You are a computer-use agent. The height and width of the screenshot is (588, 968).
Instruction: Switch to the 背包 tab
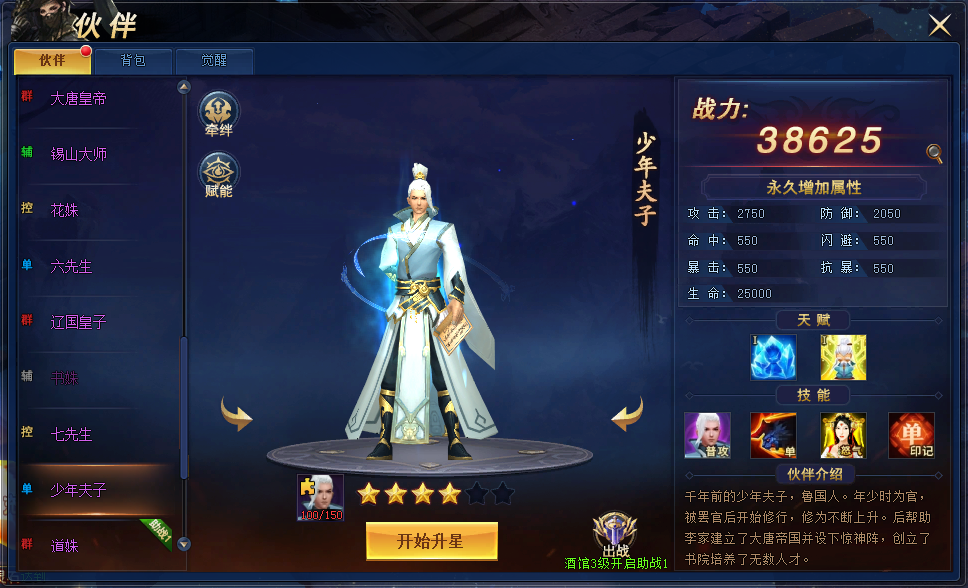click(133, 61)
